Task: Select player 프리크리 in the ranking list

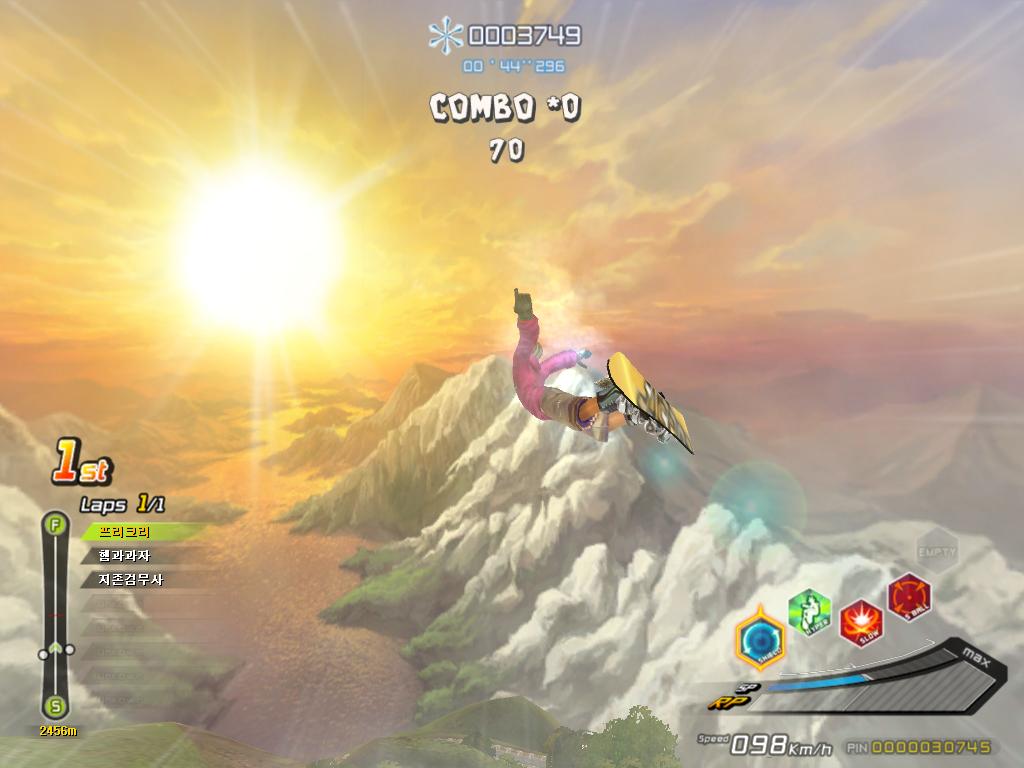Action: coord(124,532)
